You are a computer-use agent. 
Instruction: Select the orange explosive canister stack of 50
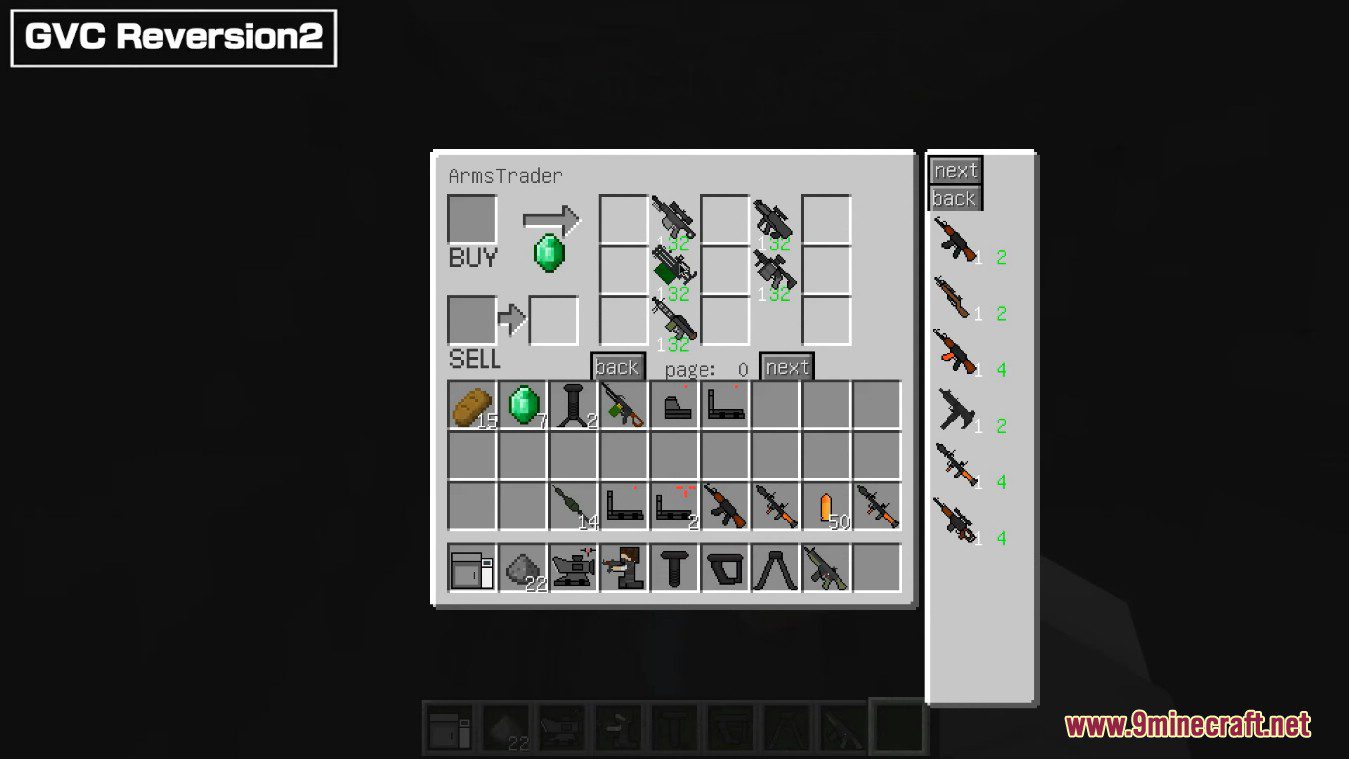coord(828,508)
